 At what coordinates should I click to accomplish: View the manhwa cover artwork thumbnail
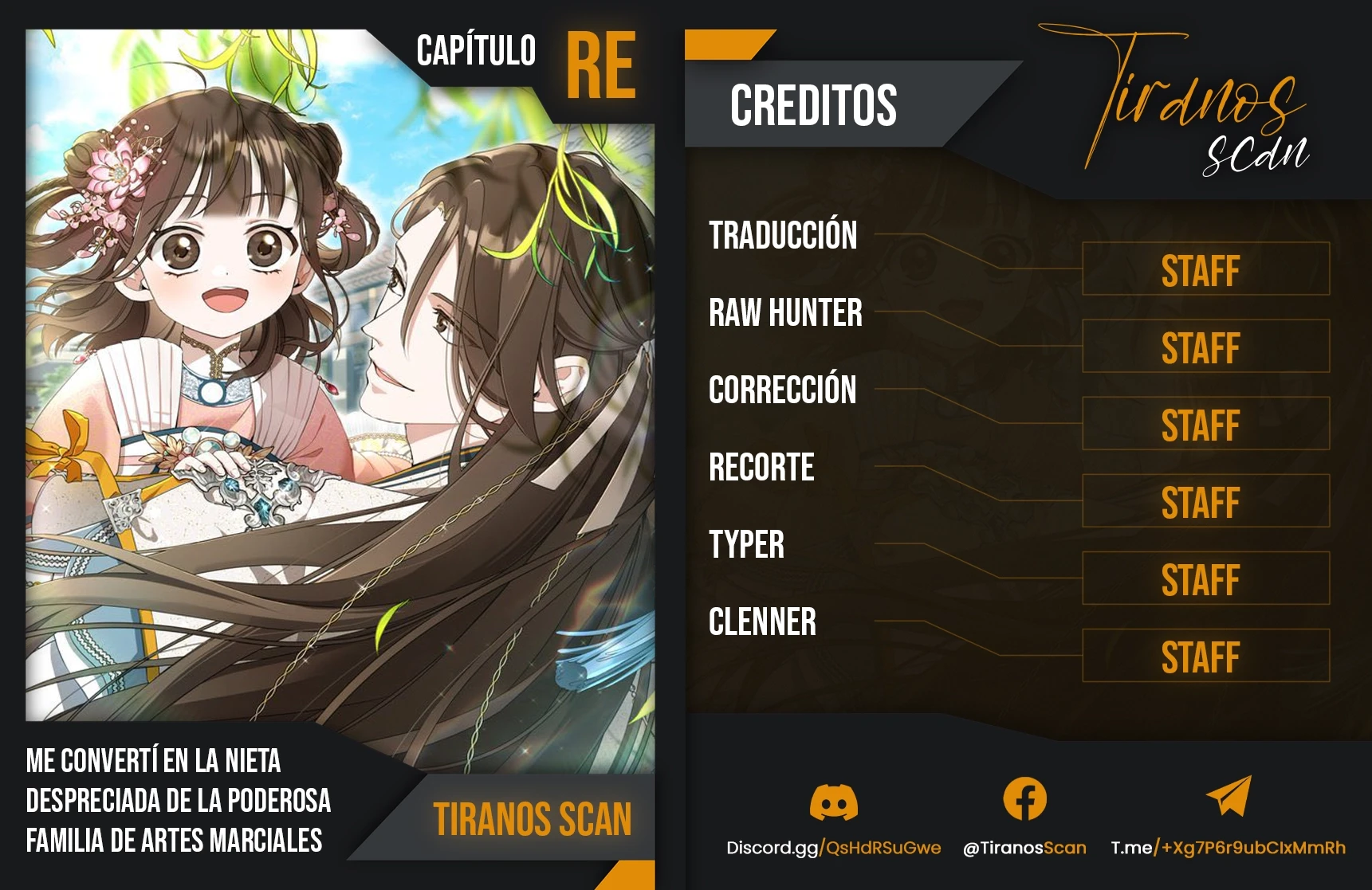click(x=340, y=382)
